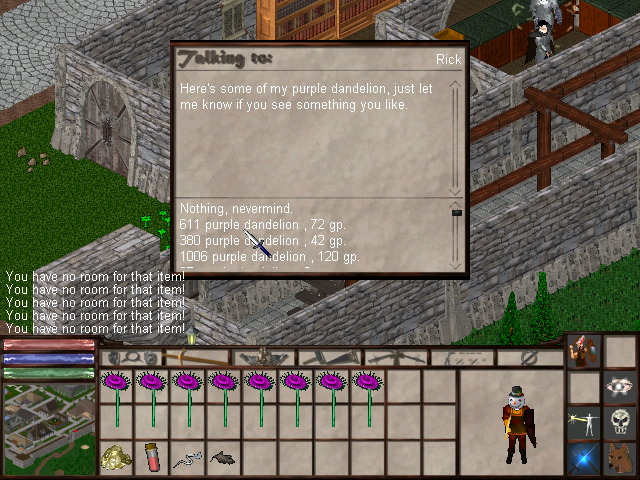The image size is (640, 480).
Task: Click the silver snake-like inventory item
Action: (x=187, y=458)
